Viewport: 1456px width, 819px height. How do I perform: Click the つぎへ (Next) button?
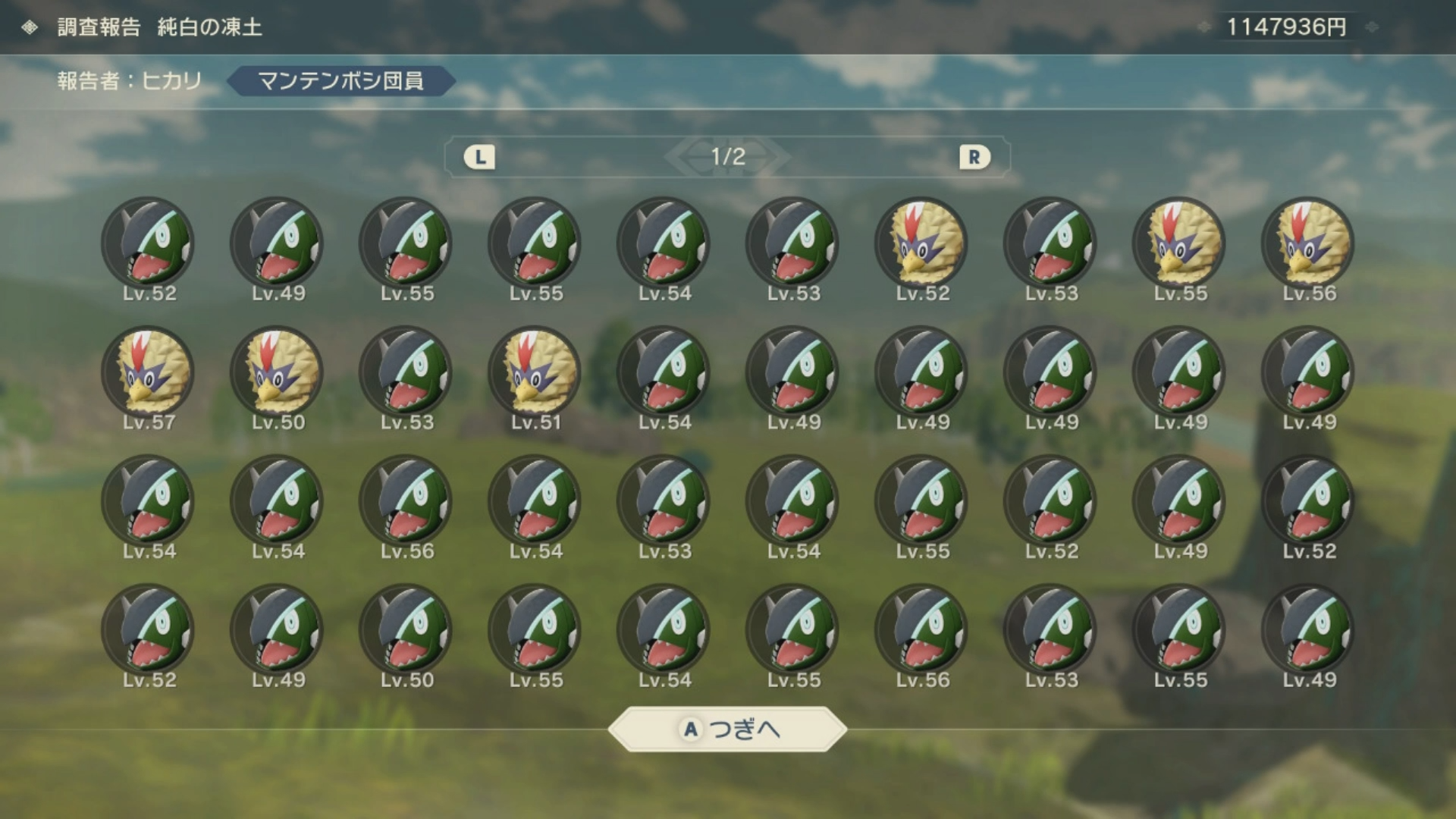pyautogui.click(x=727, y=729)
